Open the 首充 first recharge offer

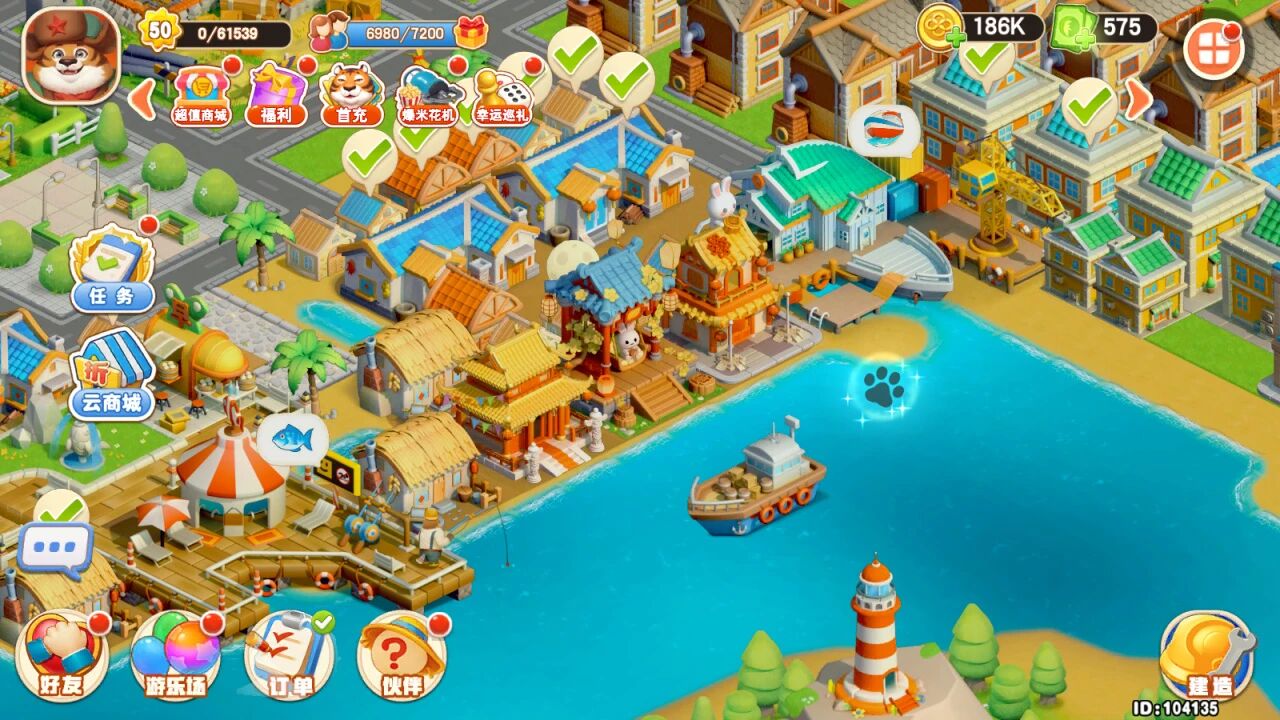click(352, 94)
